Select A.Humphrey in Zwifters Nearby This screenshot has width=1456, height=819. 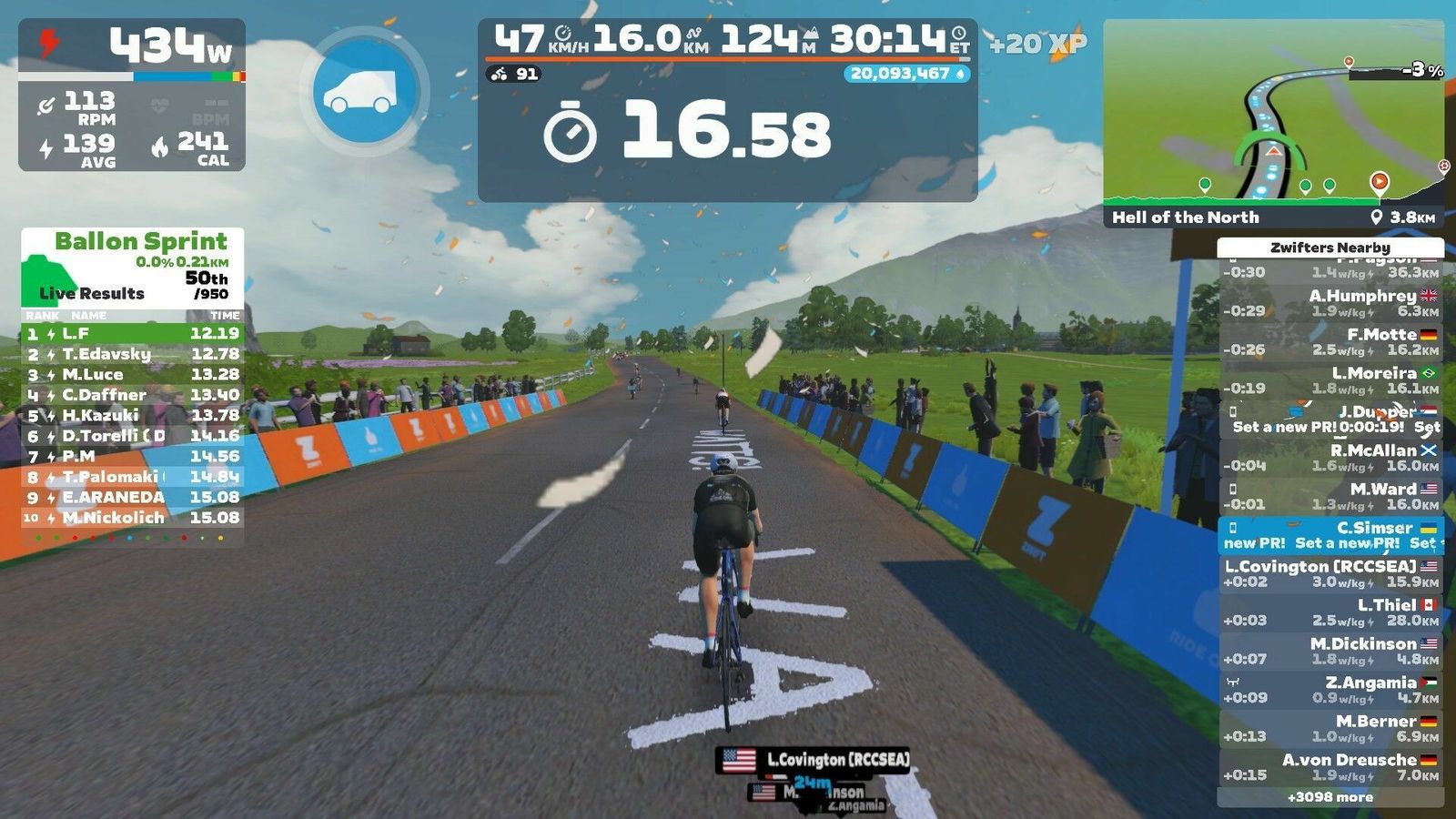(1330, 303)
